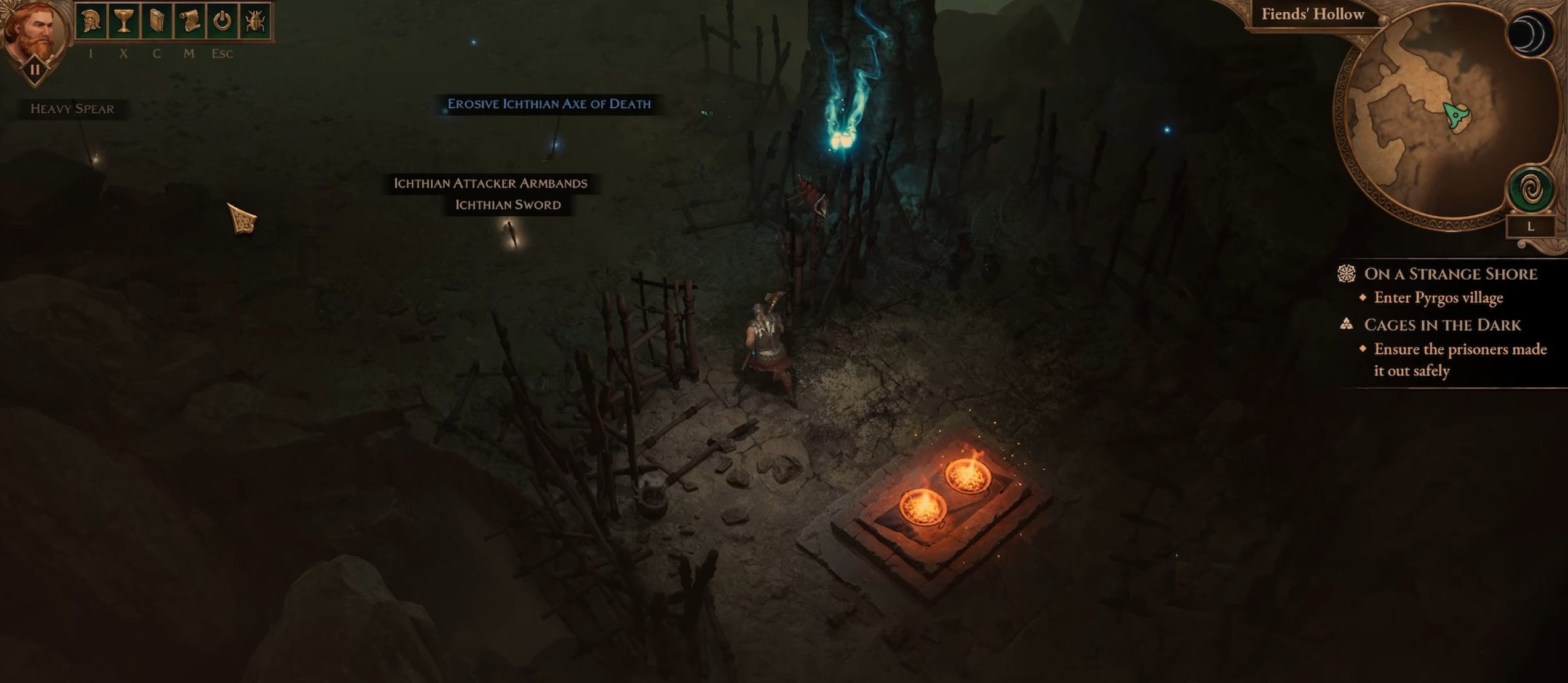Click the Ichthian Sword item label
1568x683 pixels.
[508, 205]
